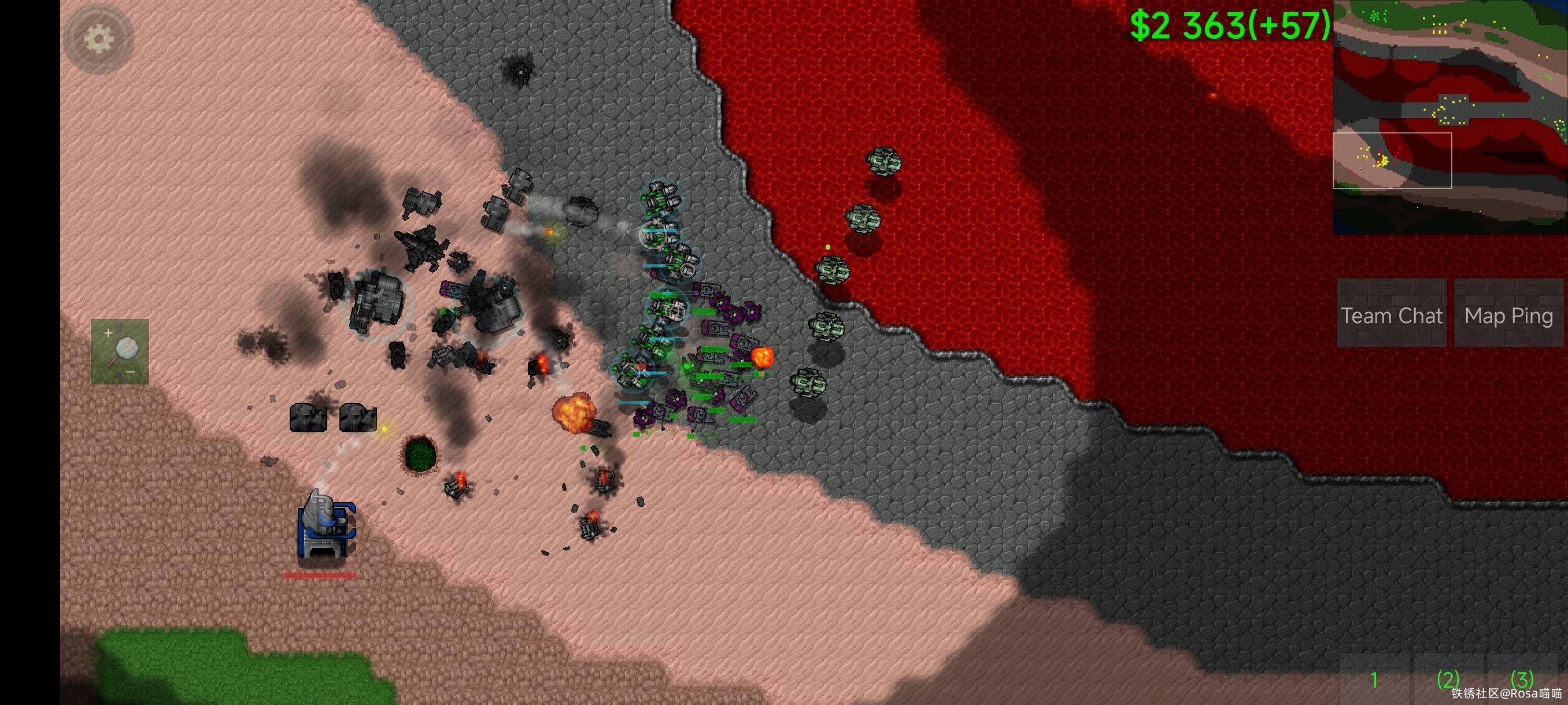Click the minimap in the corner

1450,117
